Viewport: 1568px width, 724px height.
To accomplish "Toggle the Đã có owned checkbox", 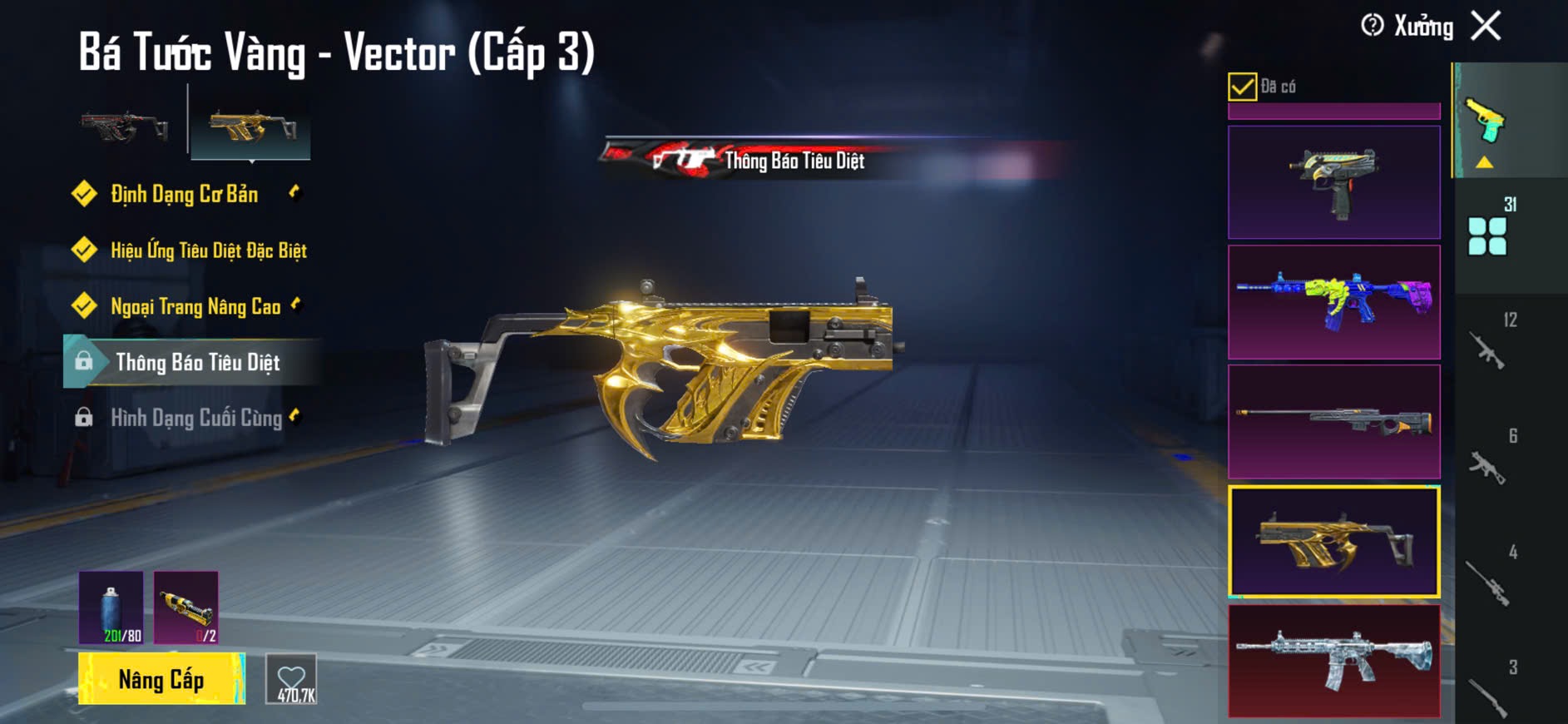I will point(1242,87).
